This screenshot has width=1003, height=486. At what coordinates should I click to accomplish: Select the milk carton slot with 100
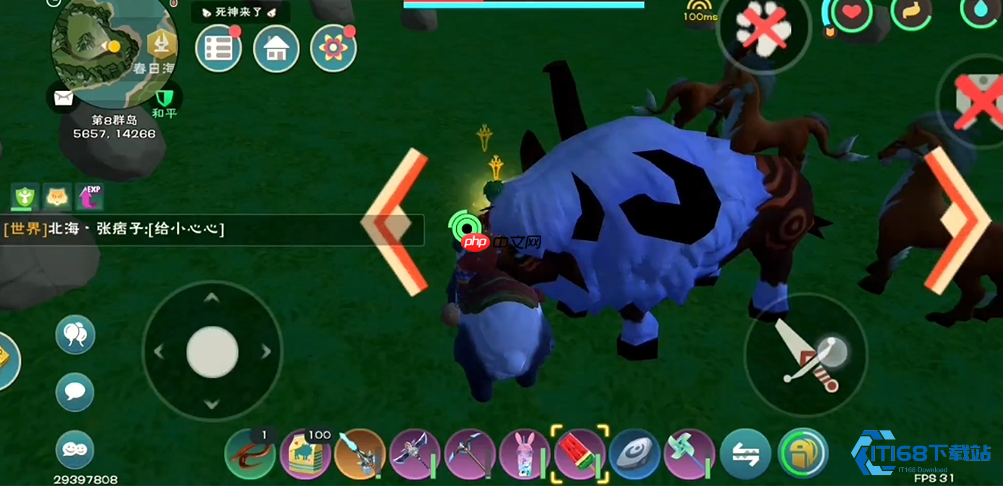[x=305, y=454]
